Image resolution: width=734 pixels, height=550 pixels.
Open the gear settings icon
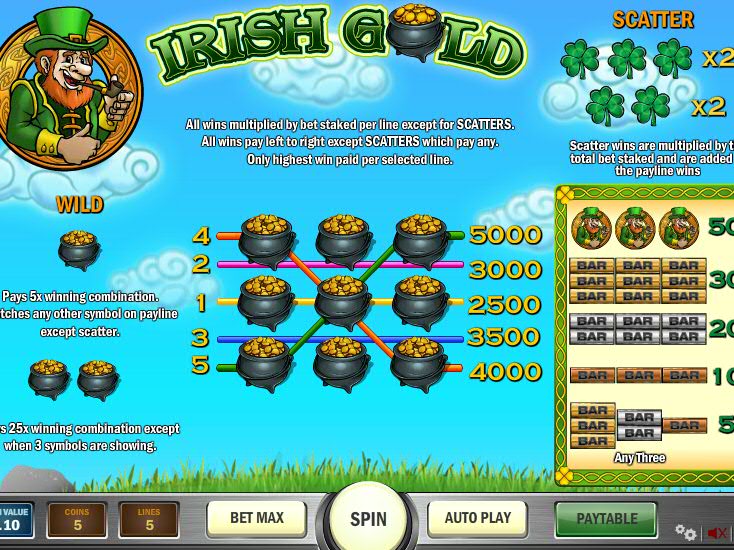[685, 532]
